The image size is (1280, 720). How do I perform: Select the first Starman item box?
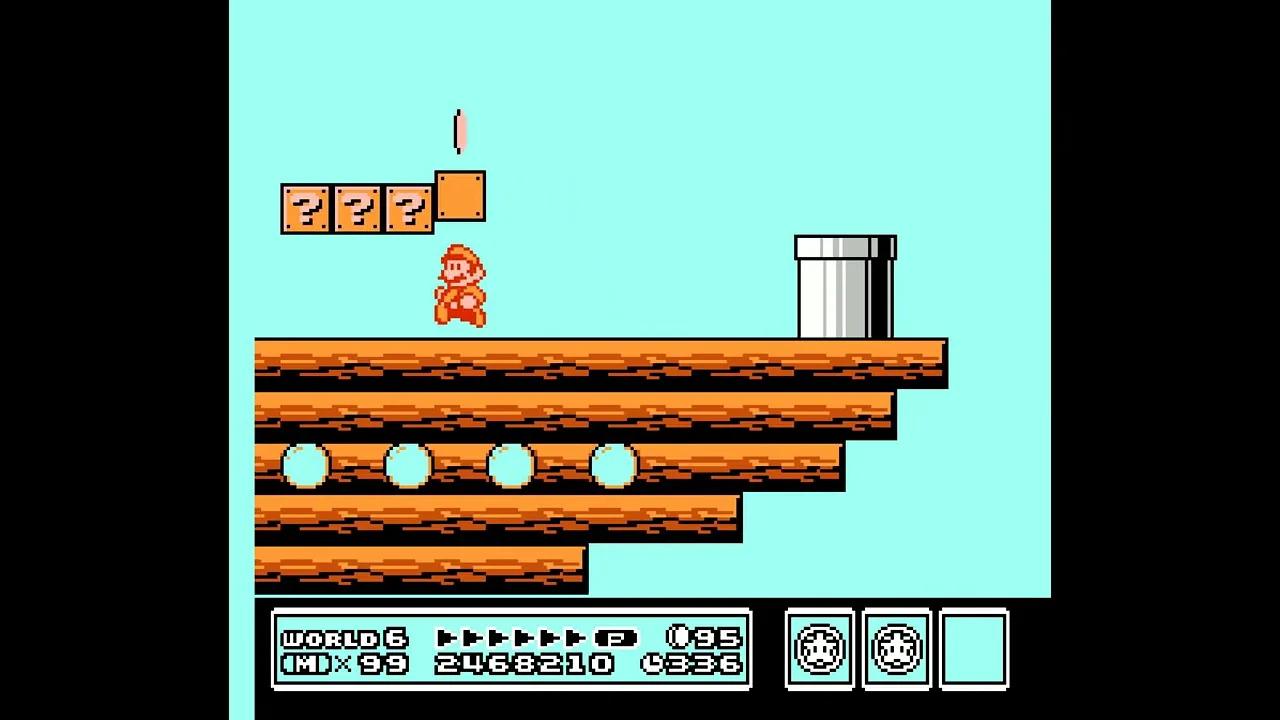[818, 649]
